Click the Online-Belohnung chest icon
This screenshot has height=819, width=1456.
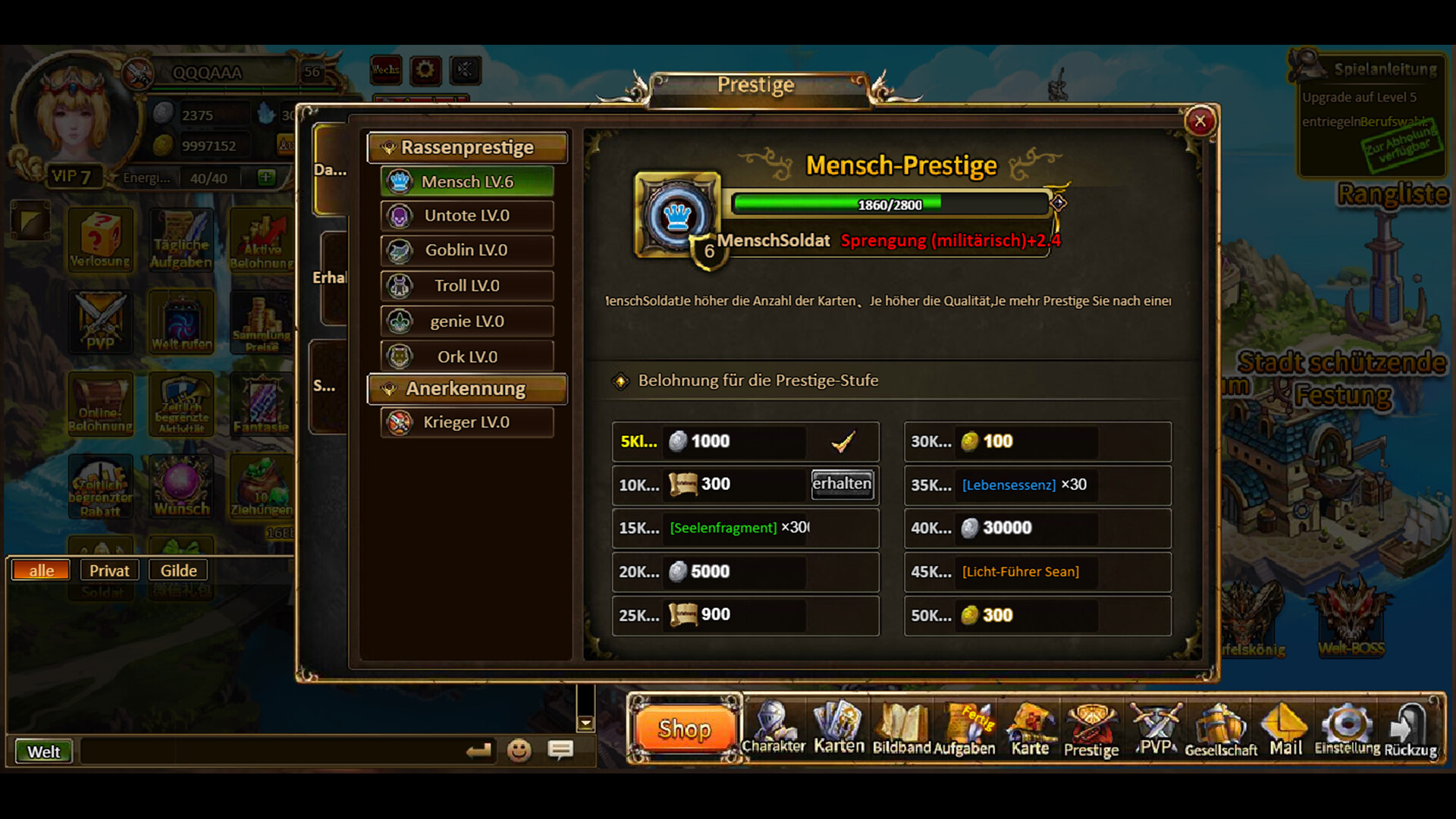point(101,405)
